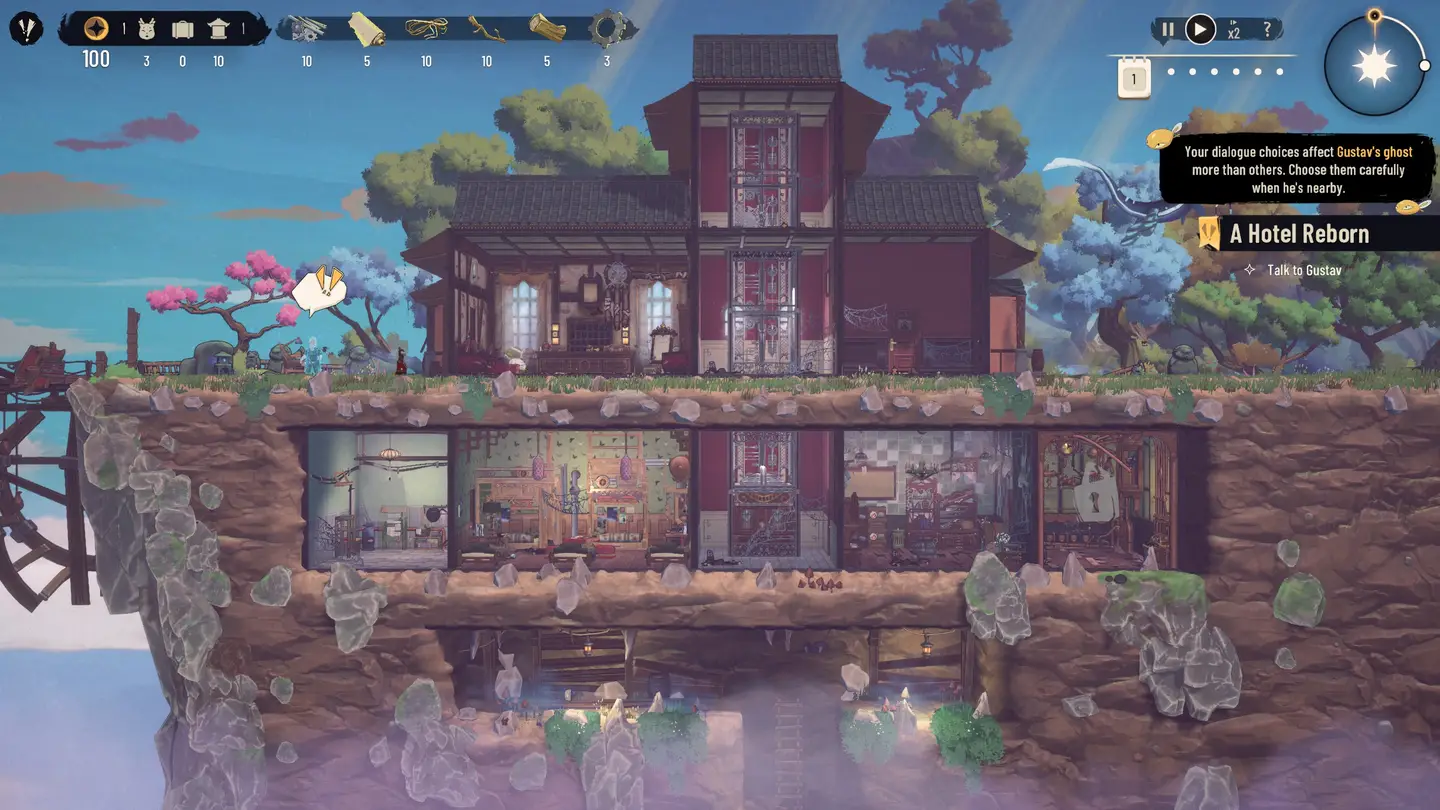Click the exclamation speech bubble marker
1440x810 pixels.
[320, 289]
